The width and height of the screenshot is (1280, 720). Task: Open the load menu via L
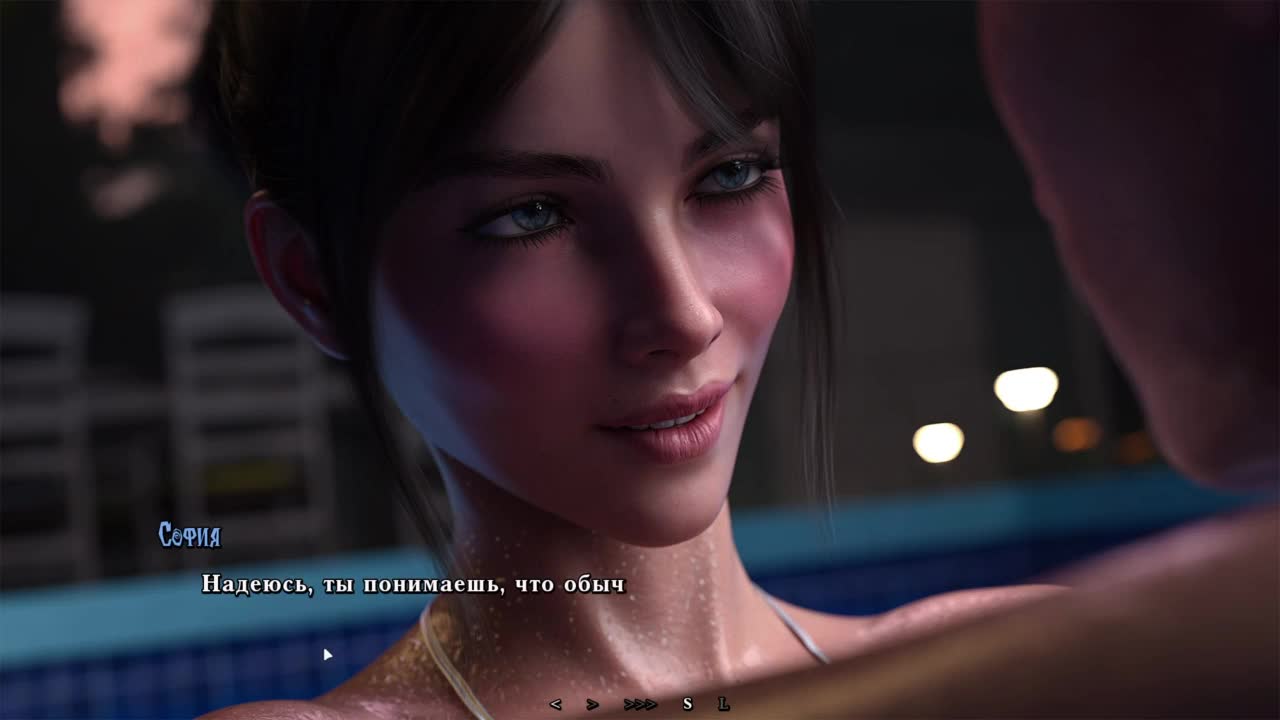tap(723, 704)
